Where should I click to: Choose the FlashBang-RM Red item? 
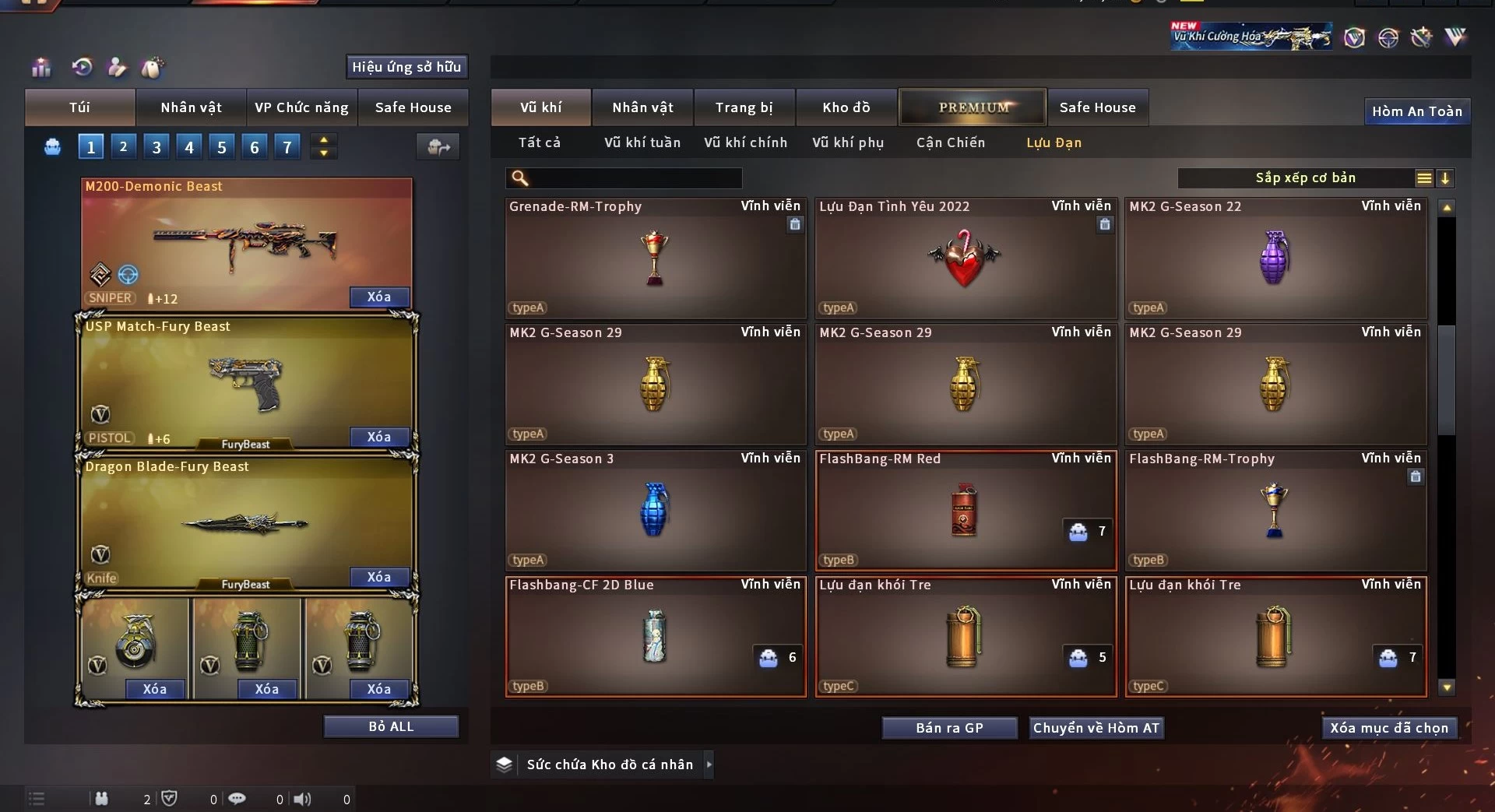[x=965, y=511]
